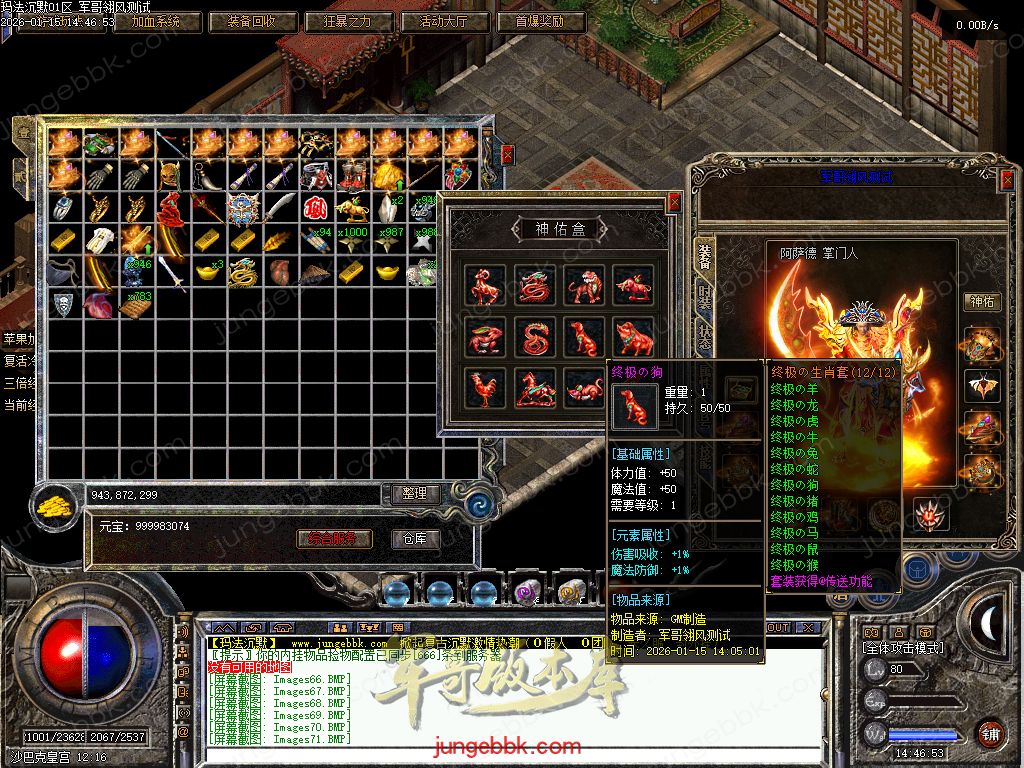Open the 综合服务 services button
This screenshot has width=1024, height=768.
tap(334, 539)
